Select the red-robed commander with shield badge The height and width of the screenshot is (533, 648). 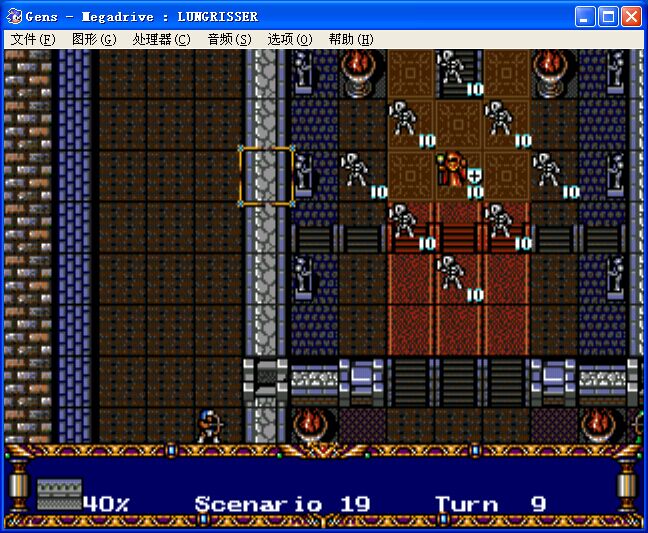click(x=457, y=172)
